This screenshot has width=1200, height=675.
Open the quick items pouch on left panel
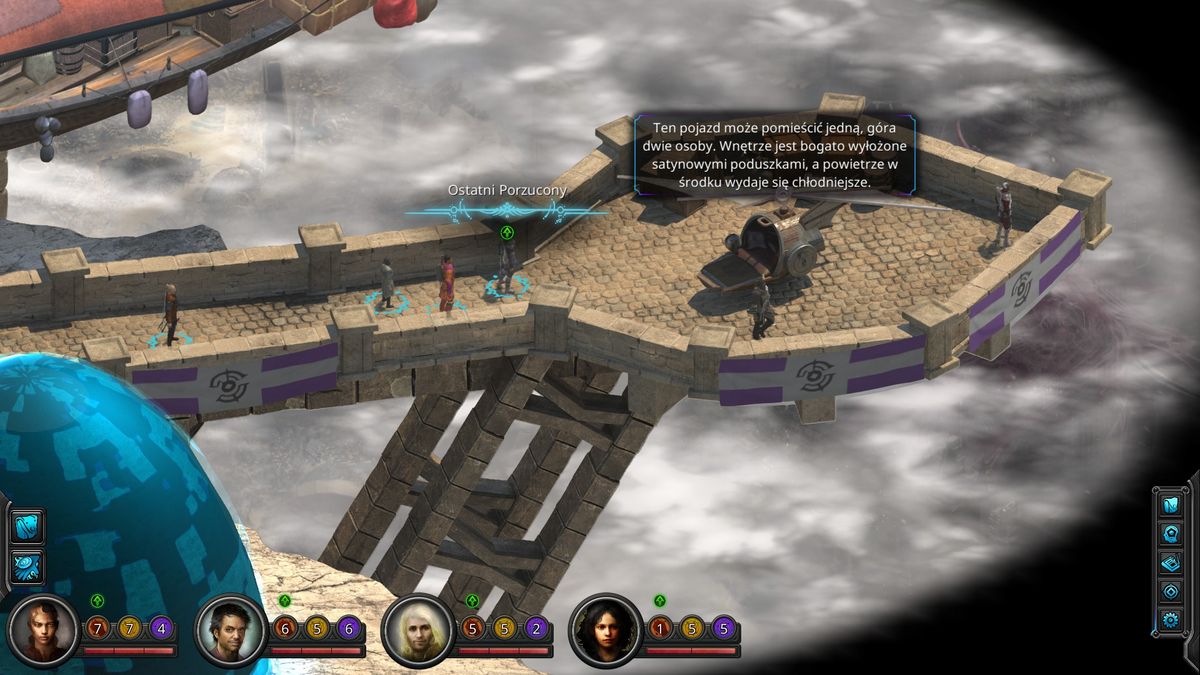point(27,527)
